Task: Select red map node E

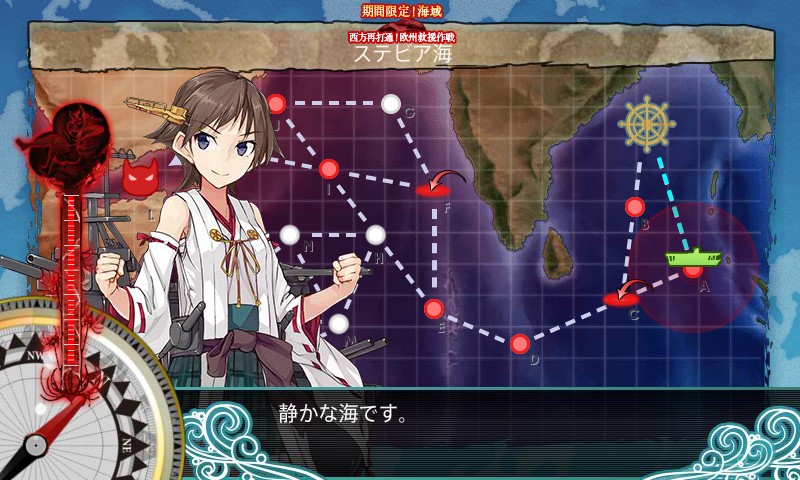Action: click(x=433, y=308)
